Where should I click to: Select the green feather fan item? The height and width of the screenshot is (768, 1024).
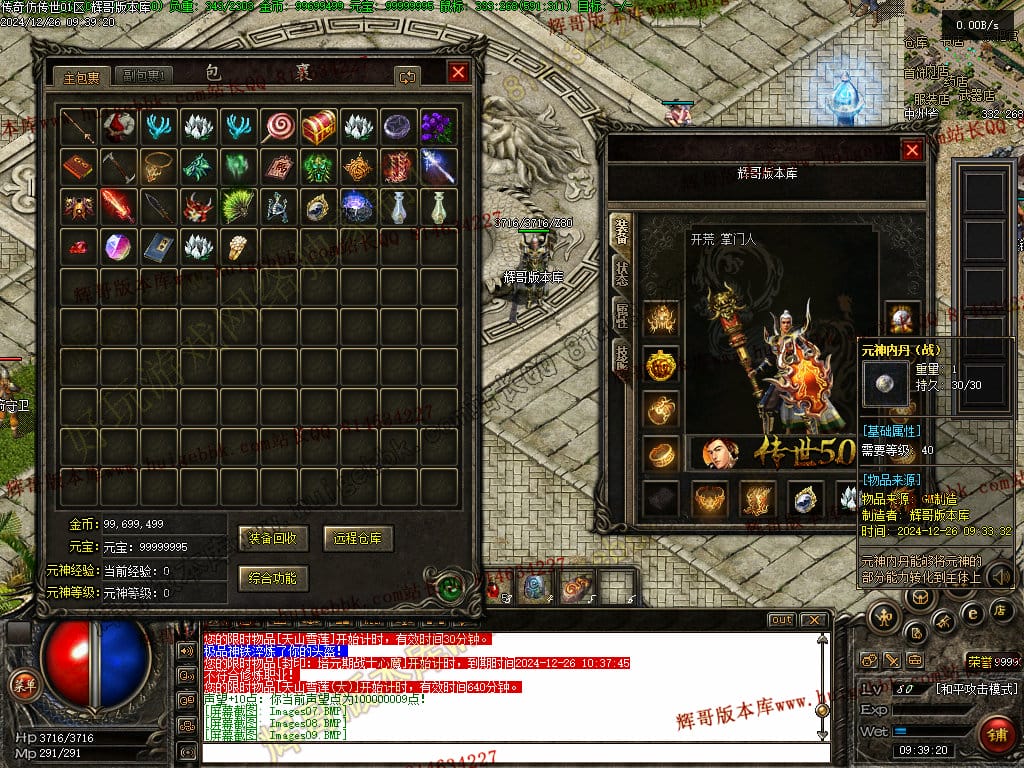click(238, 206)
